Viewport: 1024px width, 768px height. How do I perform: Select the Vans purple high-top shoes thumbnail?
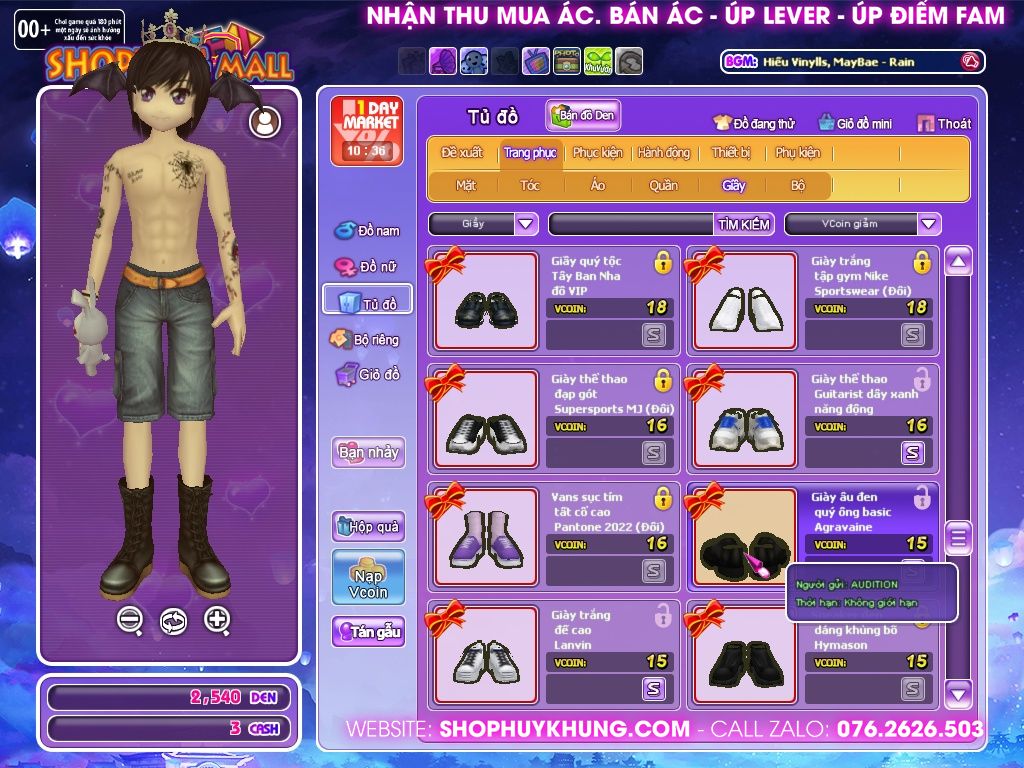point(485,536)
